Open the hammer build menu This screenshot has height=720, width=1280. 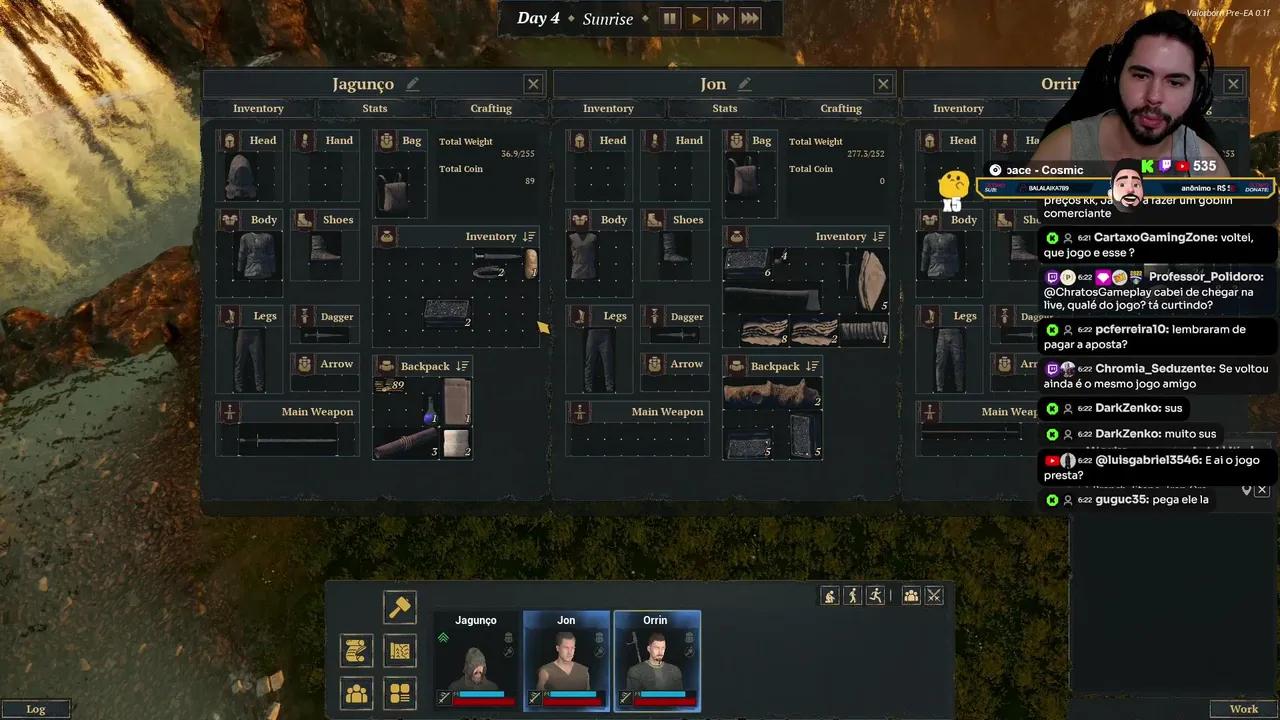[400, 606]
